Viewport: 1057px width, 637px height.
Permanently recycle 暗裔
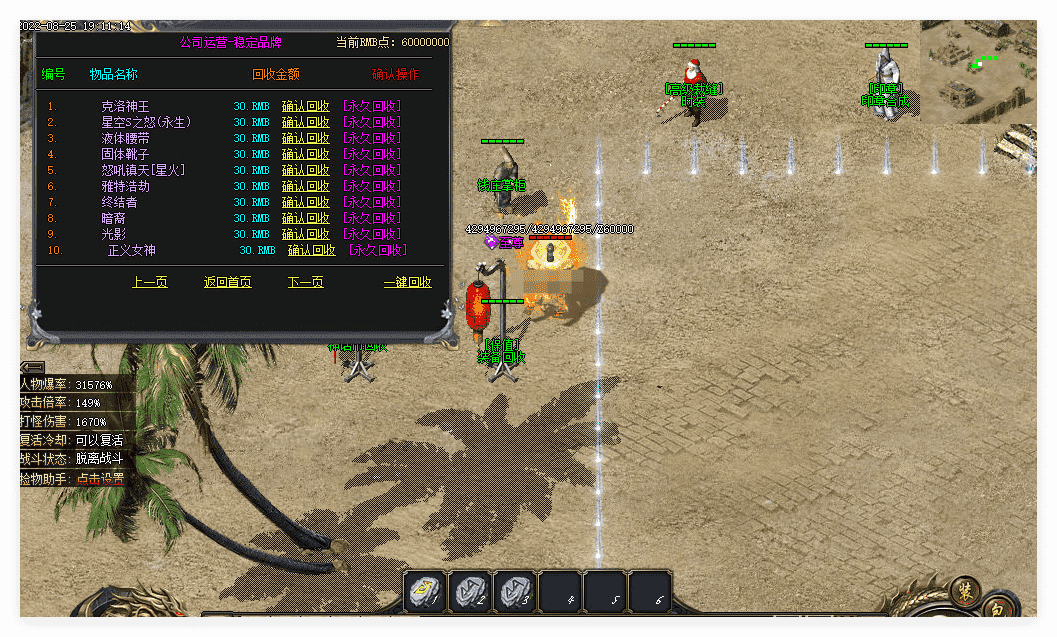pos(371,218)
